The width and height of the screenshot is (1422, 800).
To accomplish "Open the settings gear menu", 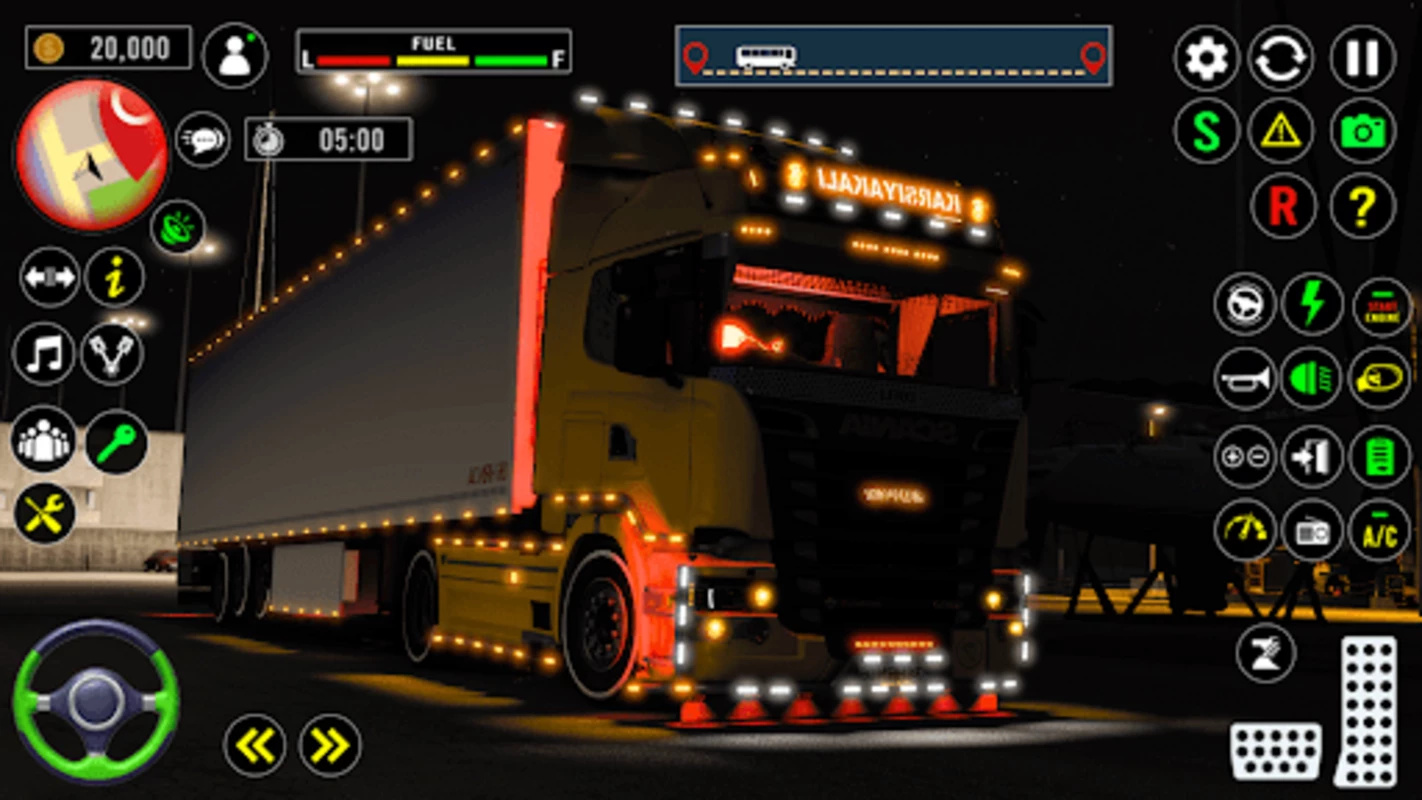I will click(x=1206, y=58).
